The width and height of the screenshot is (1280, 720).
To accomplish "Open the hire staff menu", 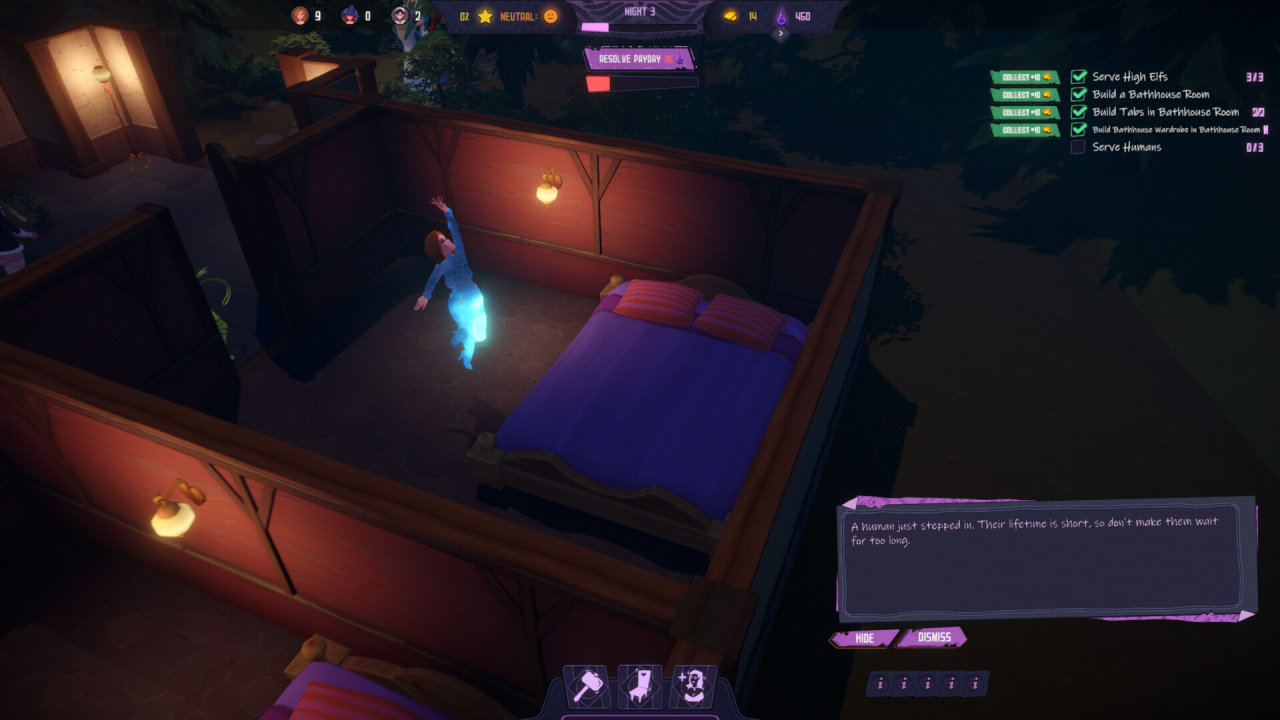I will pos(693,686).
